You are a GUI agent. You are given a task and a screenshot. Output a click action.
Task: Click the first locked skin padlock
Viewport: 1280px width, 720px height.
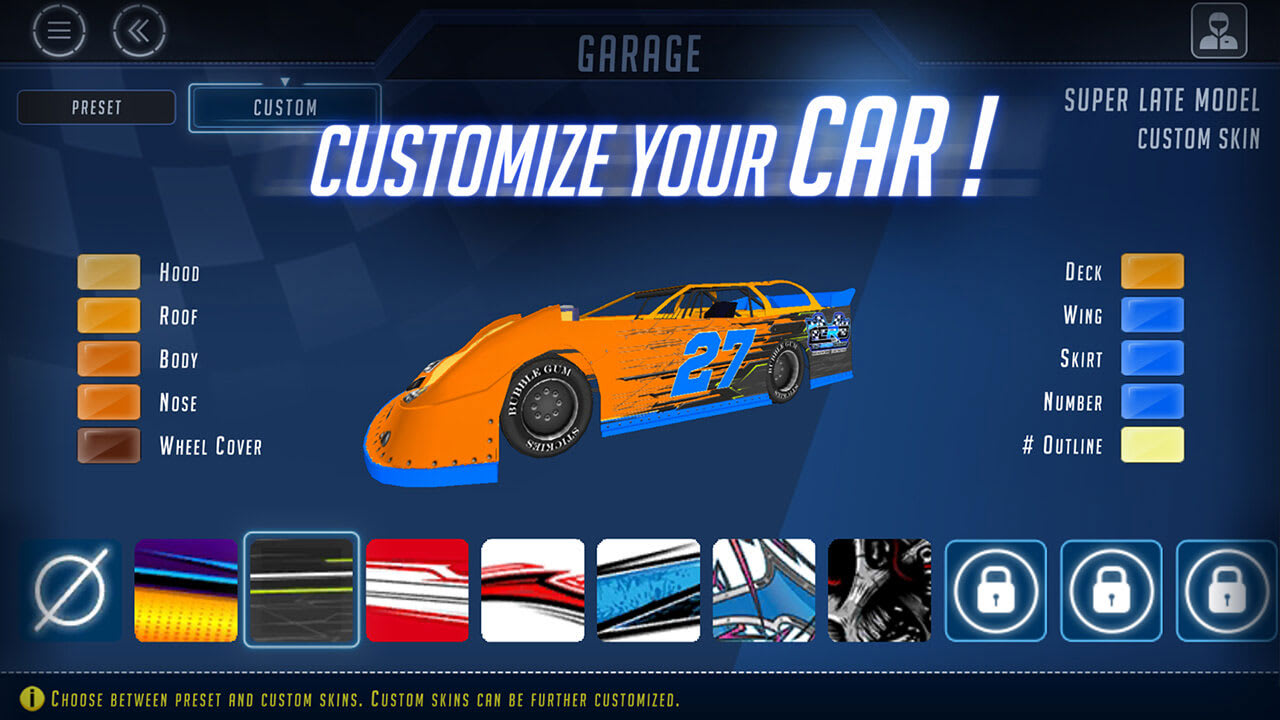tap(996, 590)
